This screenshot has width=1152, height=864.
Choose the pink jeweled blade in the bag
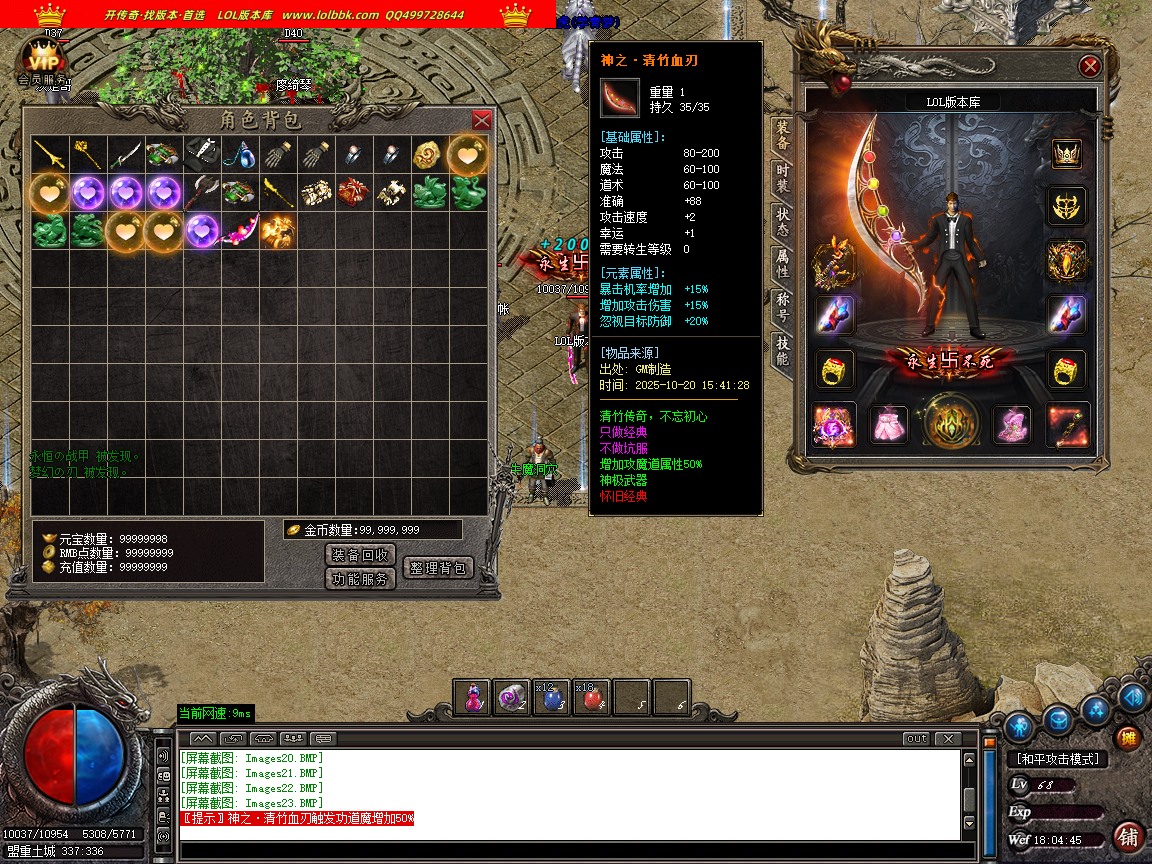[x=240, y=231]
